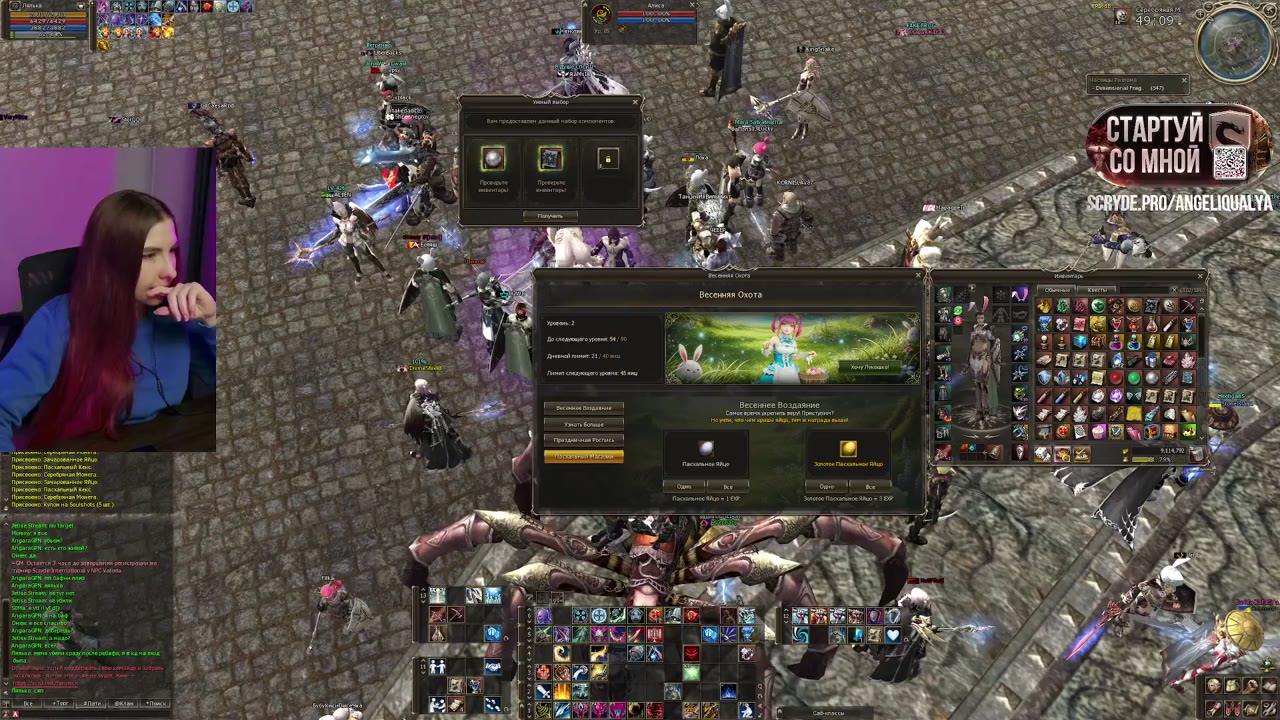1280x720 pixels.
Task: Open the Праздничная Роспись section
Action: [584, 440]
